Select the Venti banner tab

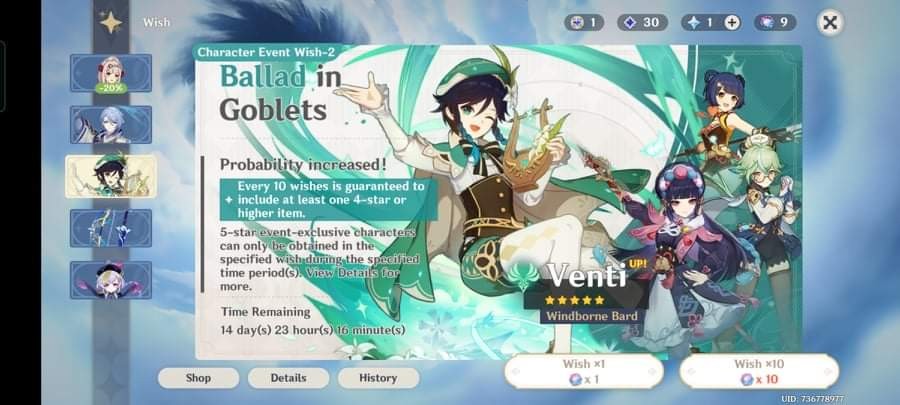coord(110,176)
